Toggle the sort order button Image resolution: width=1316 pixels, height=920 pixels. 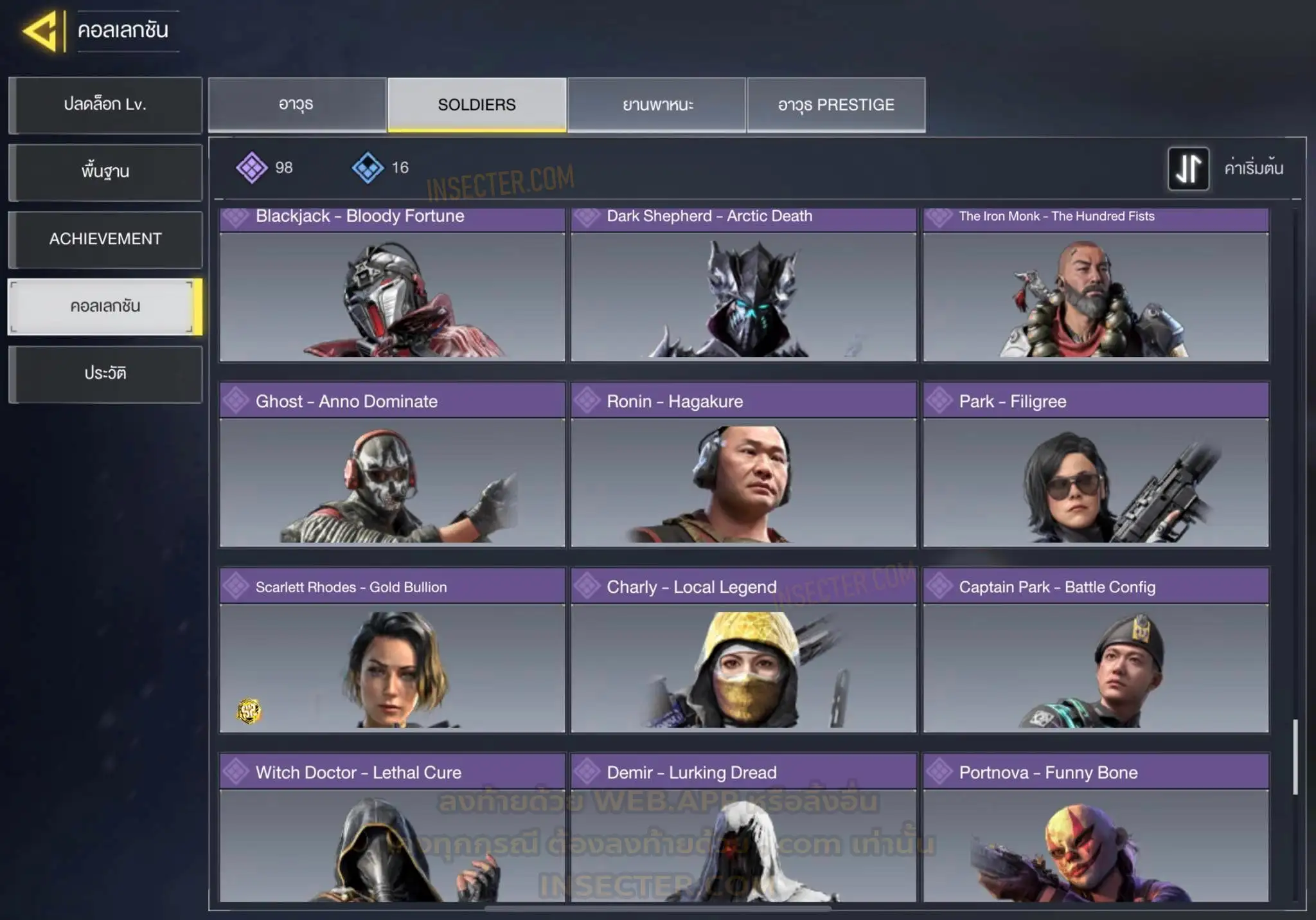point(1188,168)
